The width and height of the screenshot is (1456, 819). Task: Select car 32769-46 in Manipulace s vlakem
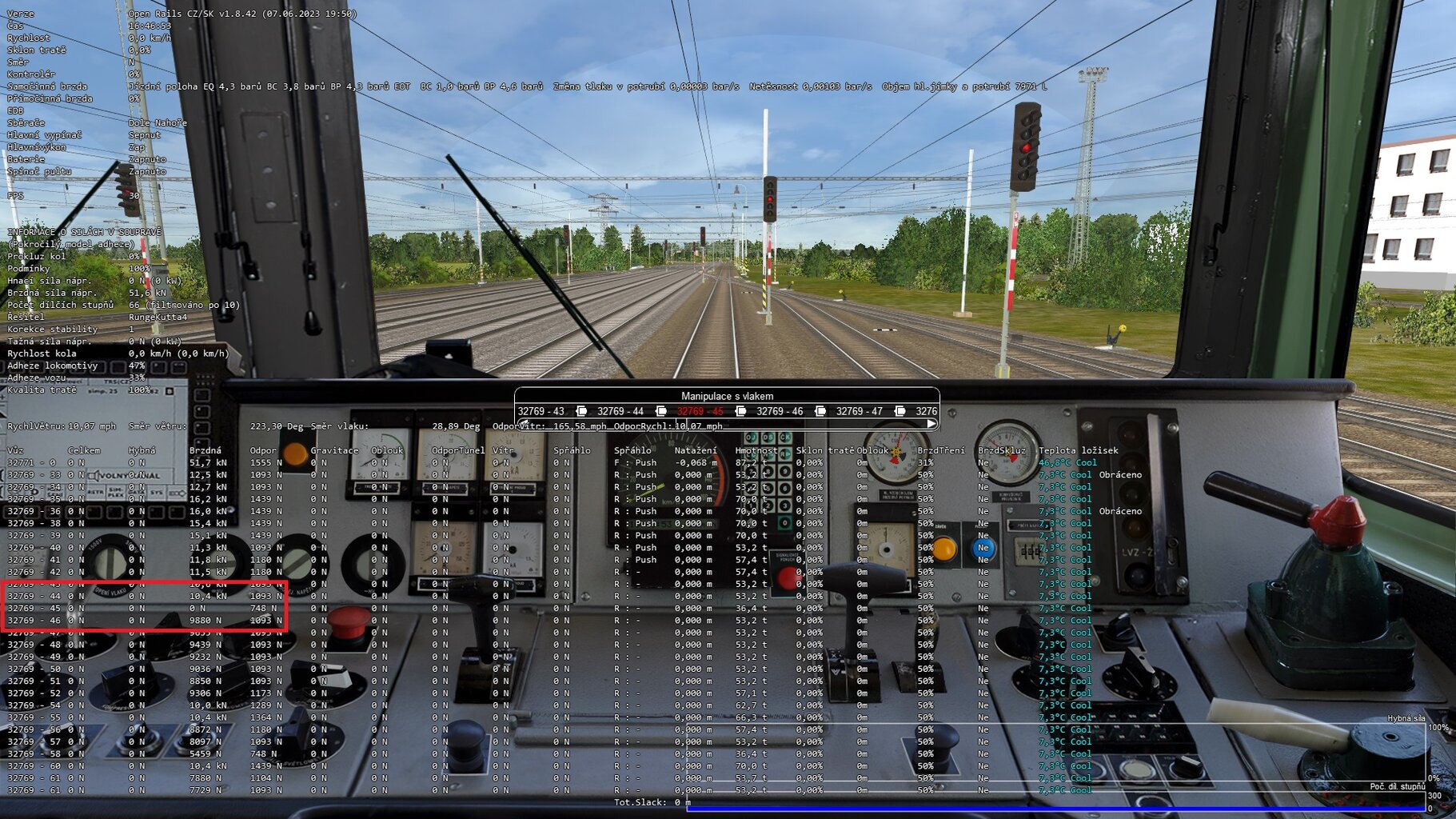781,411
